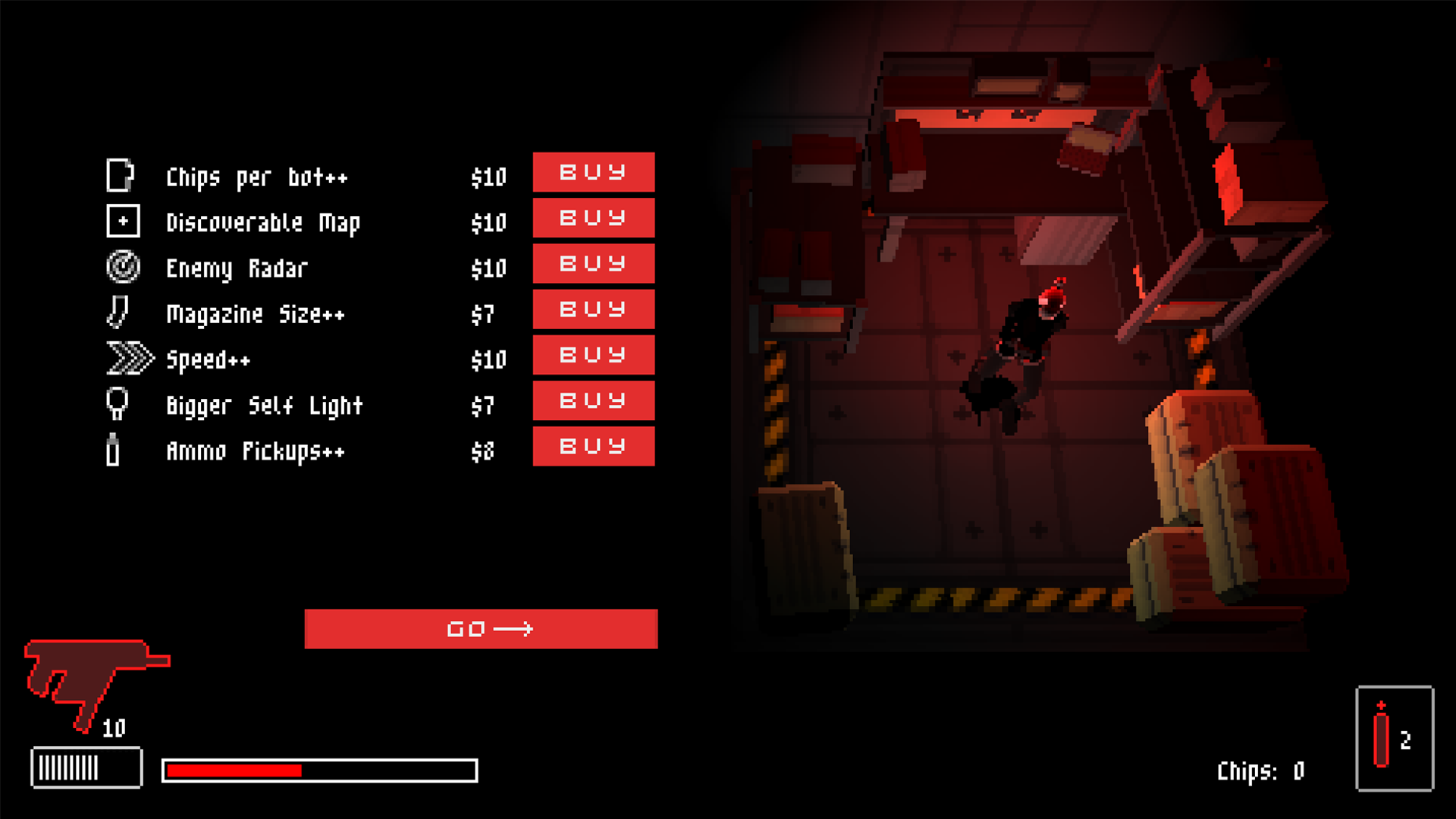
Task: Buy the Speed++ upgrade
Action: (593, 355)
